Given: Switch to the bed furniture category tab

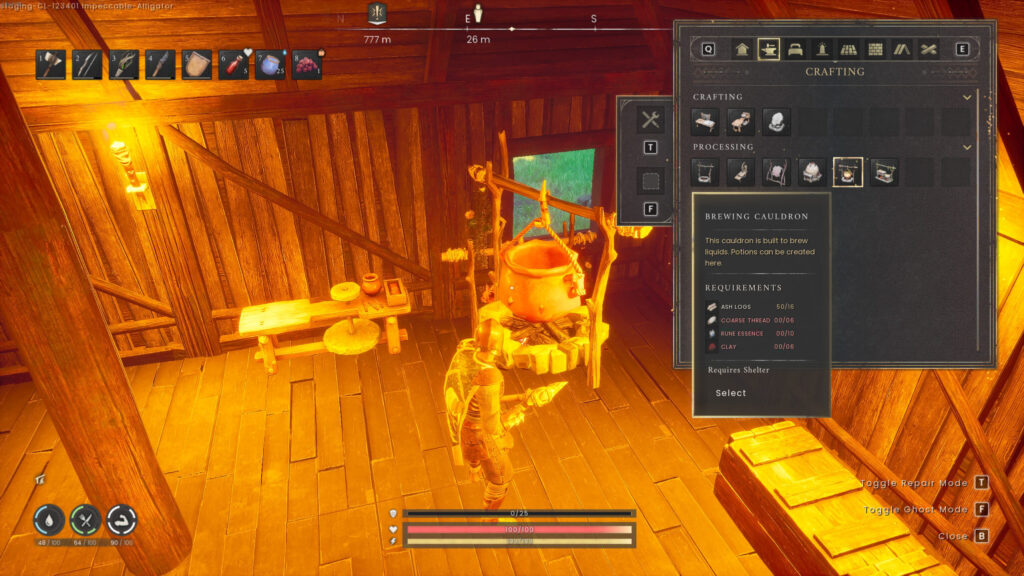Looking at the screenshot, I should (x=795, y=49).
